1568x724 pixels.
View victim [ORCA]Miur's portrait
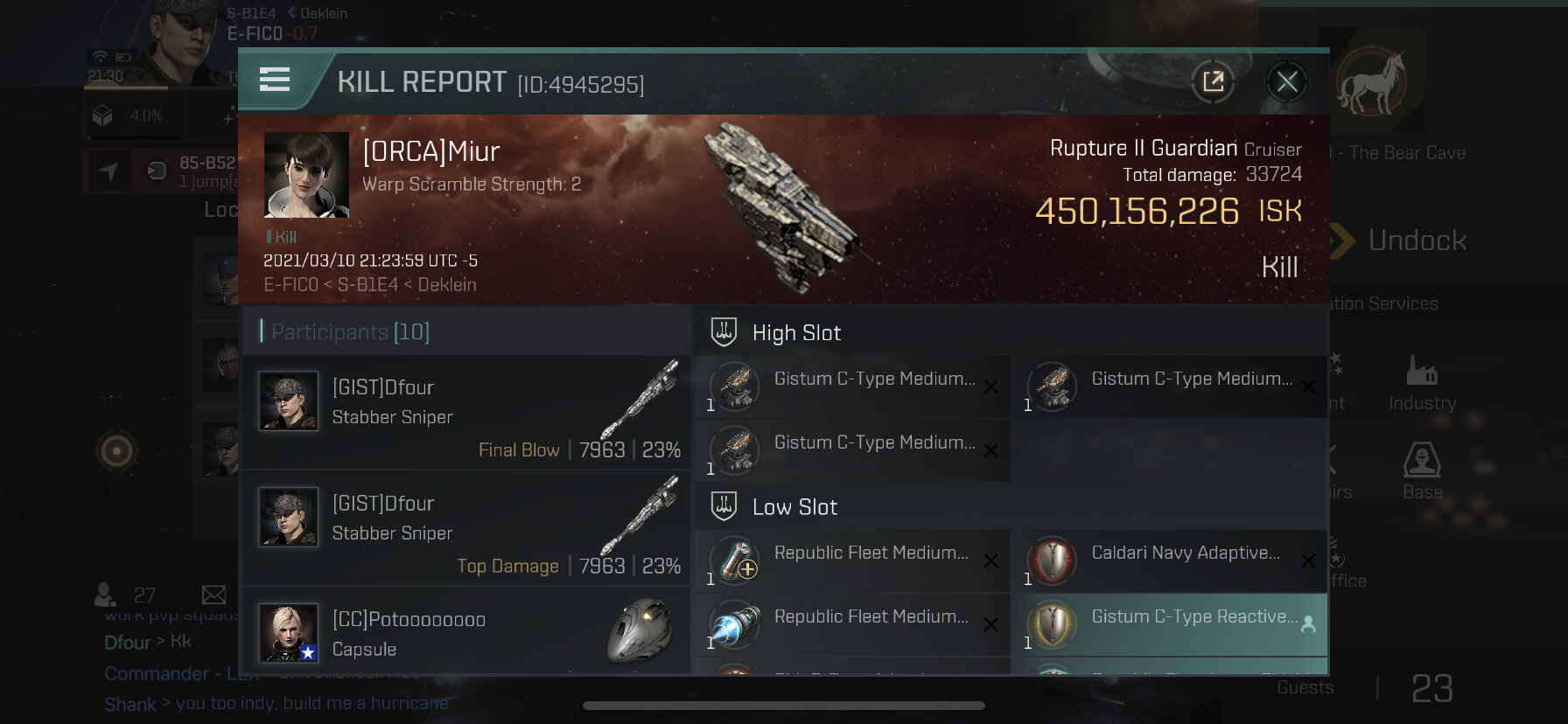[306, 175]
